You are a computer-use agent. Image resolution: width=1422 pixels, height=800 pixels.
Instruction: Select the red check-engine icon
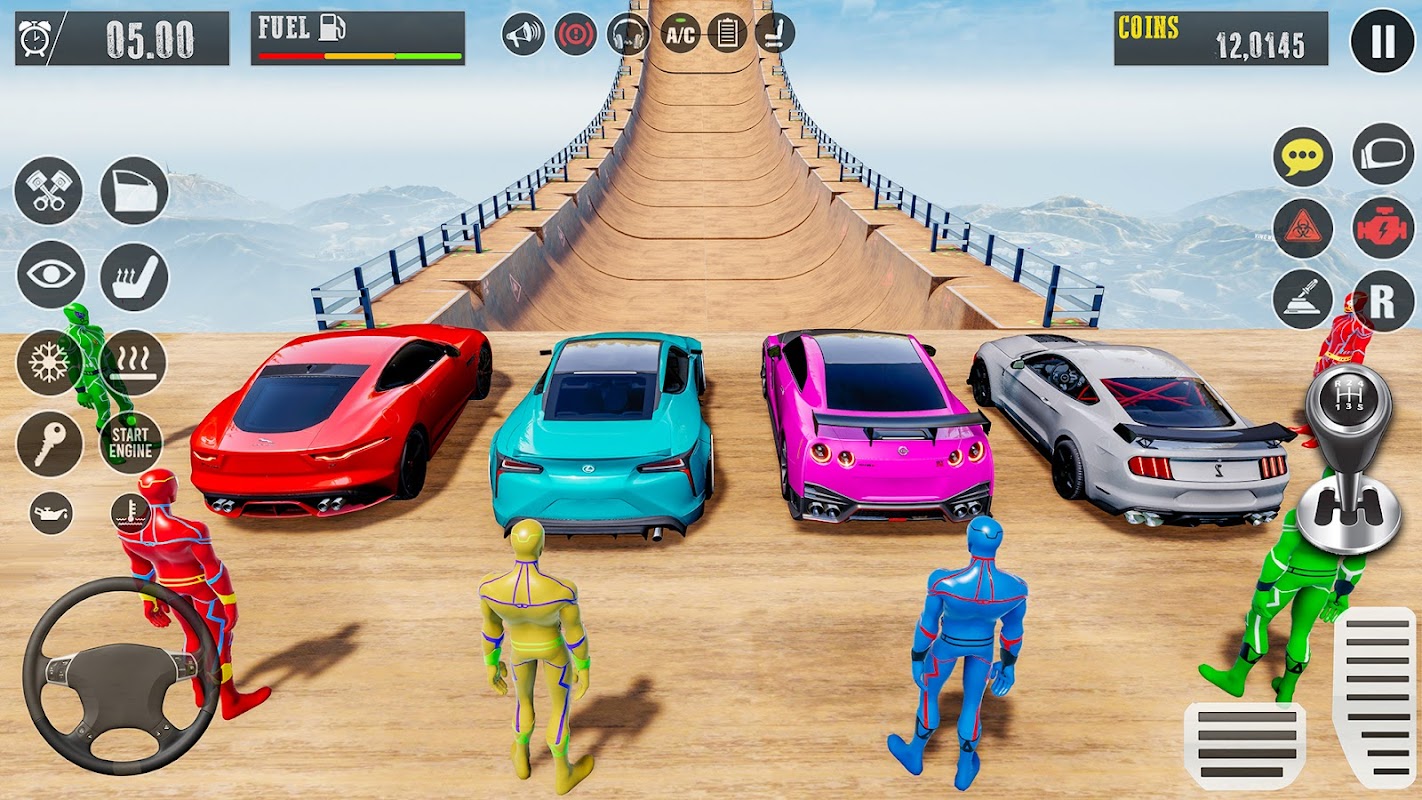click(1383, 228)
